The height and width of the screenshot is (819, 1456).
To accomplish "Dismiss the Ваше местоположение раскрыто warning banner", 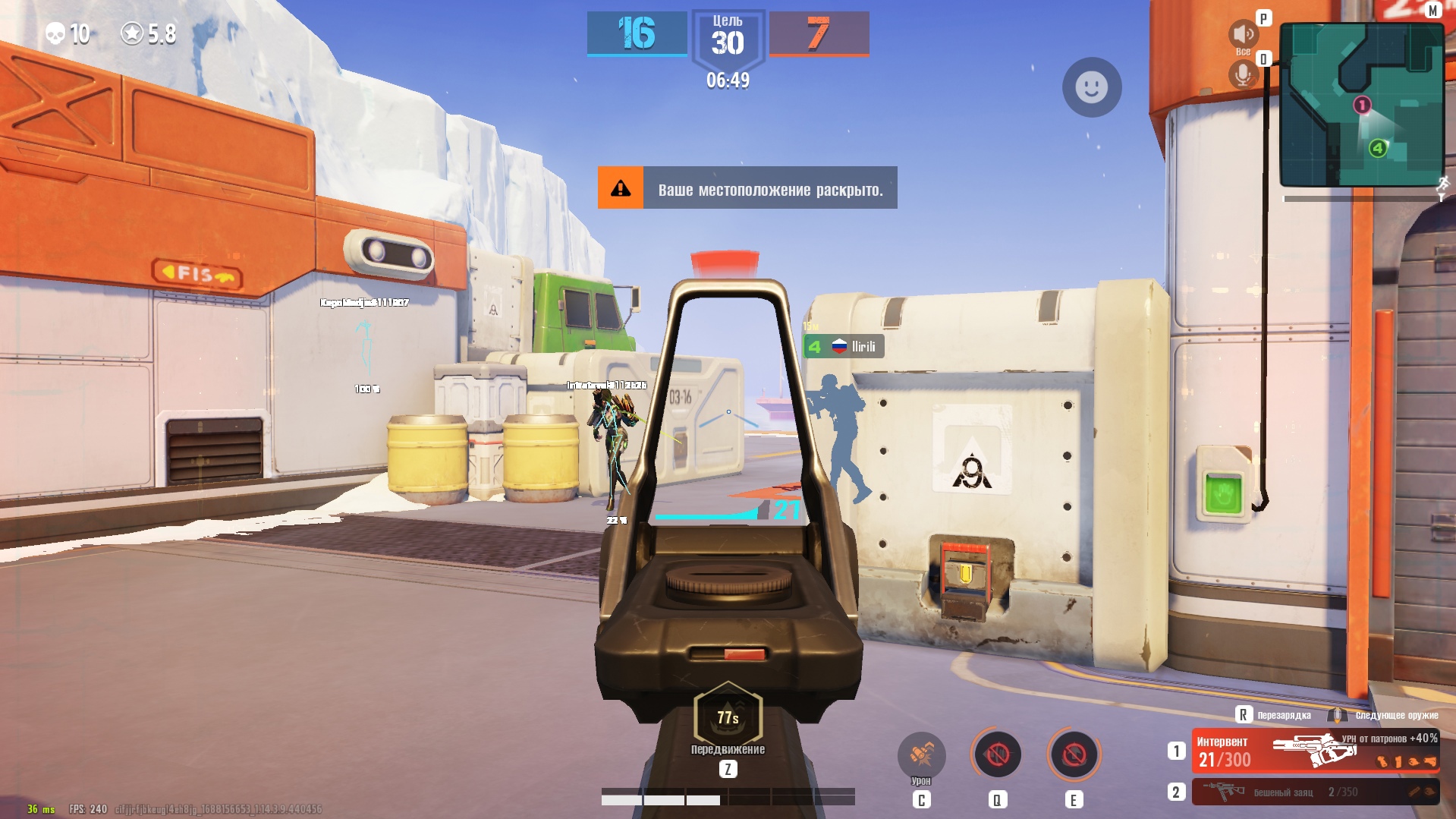I will point(747,188).
